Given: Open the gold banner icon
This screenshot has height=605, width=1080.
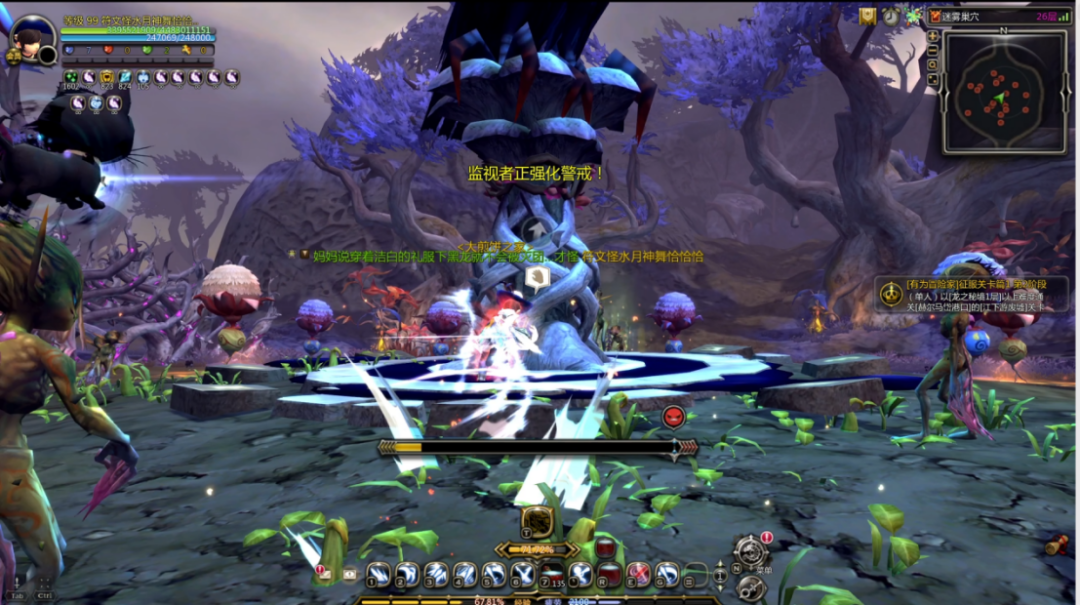Looking at the screenshot, I should point(867,16).
